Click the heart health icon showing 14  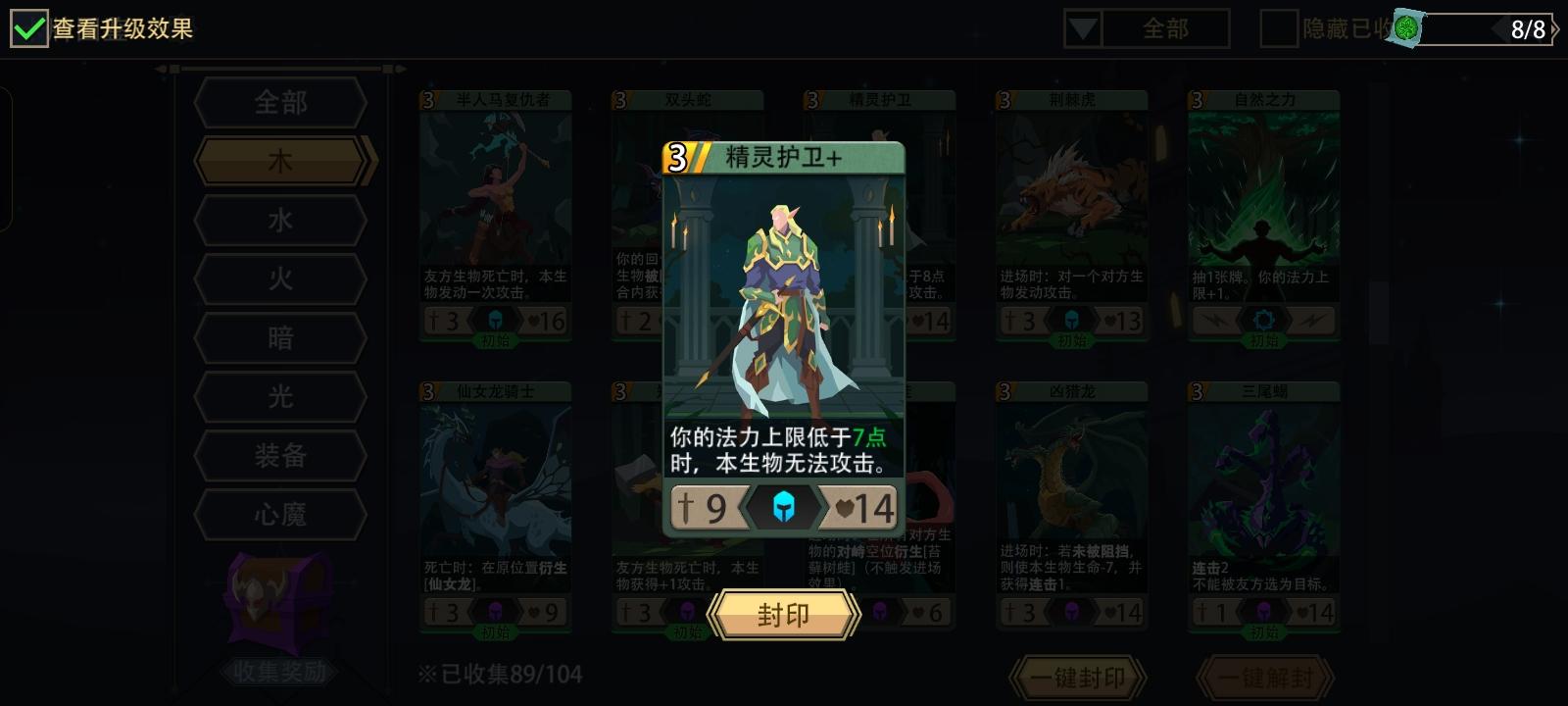tap(860, 508)
